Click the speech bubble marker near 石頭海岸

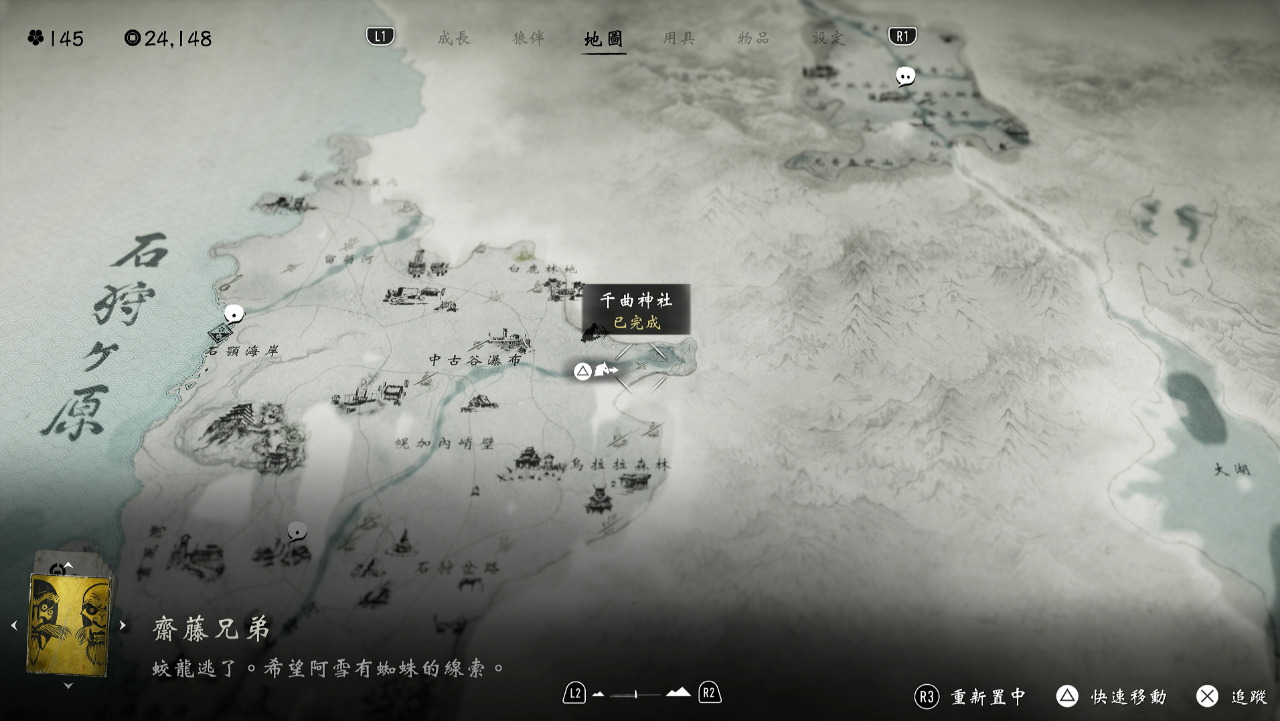[234, 314]
